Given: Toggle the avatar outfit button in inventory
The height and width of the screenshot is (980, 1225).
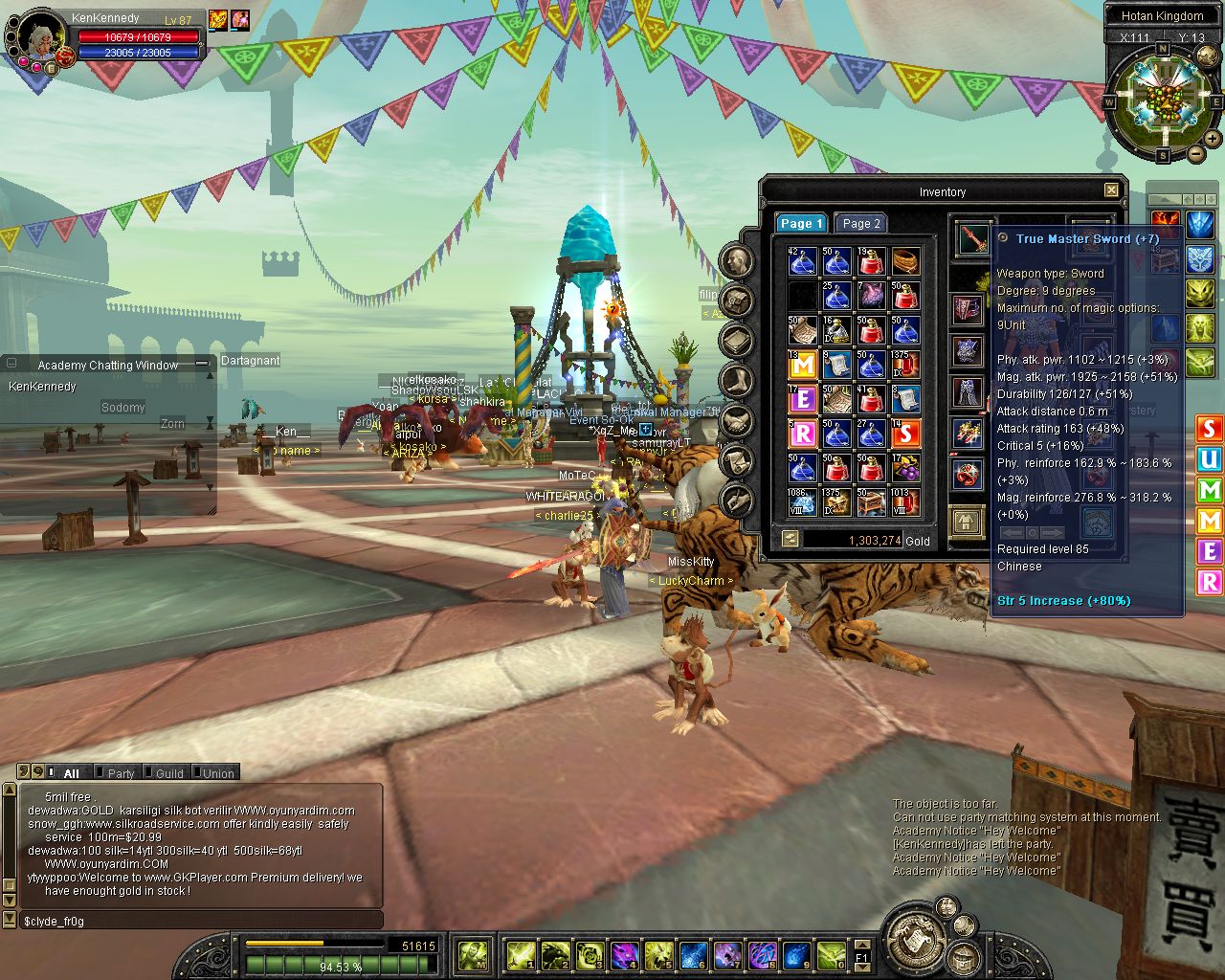Looking at the screenshot, I should tap(968, 523).
